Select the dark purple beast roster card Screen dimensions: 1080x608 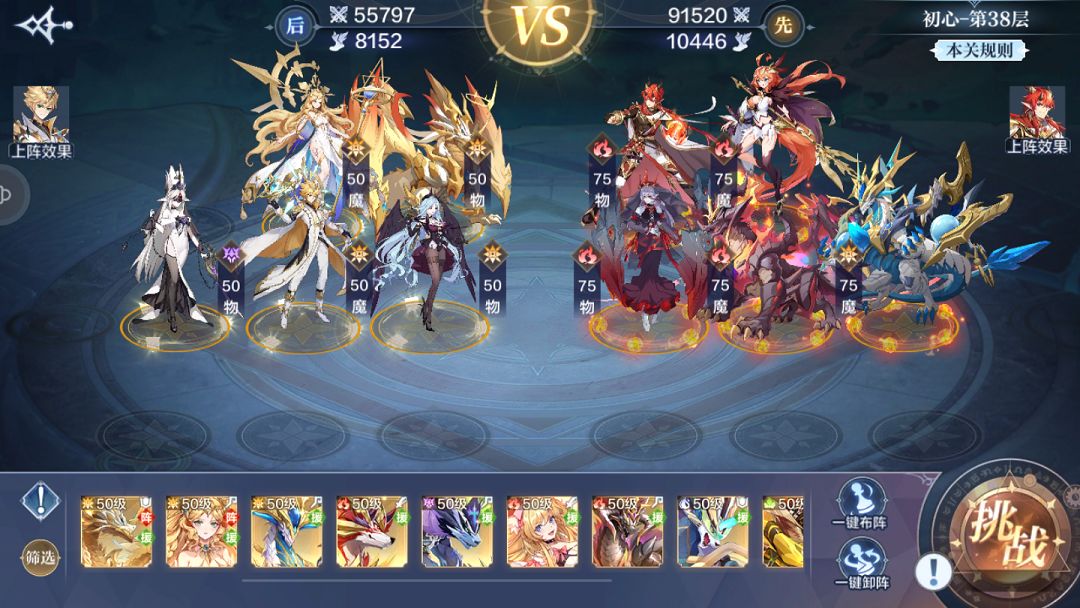[456, 531]
